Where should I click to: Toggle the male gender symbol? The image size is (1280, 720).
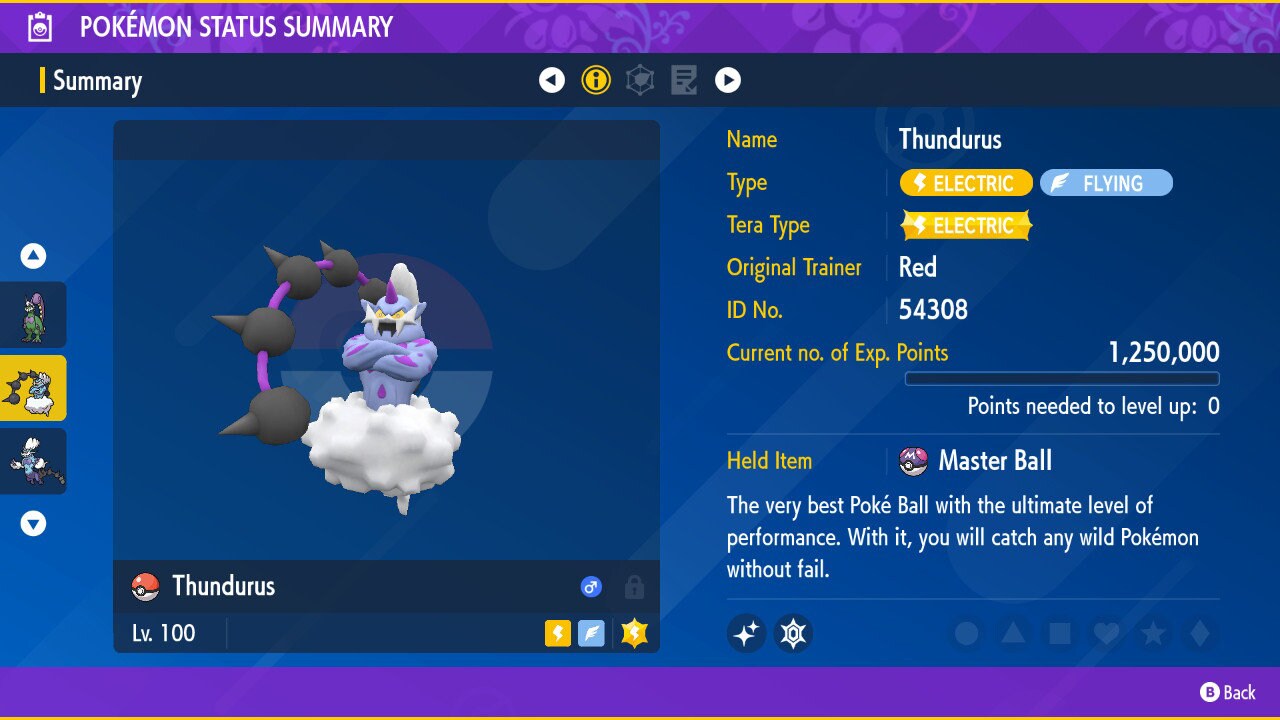591,587
